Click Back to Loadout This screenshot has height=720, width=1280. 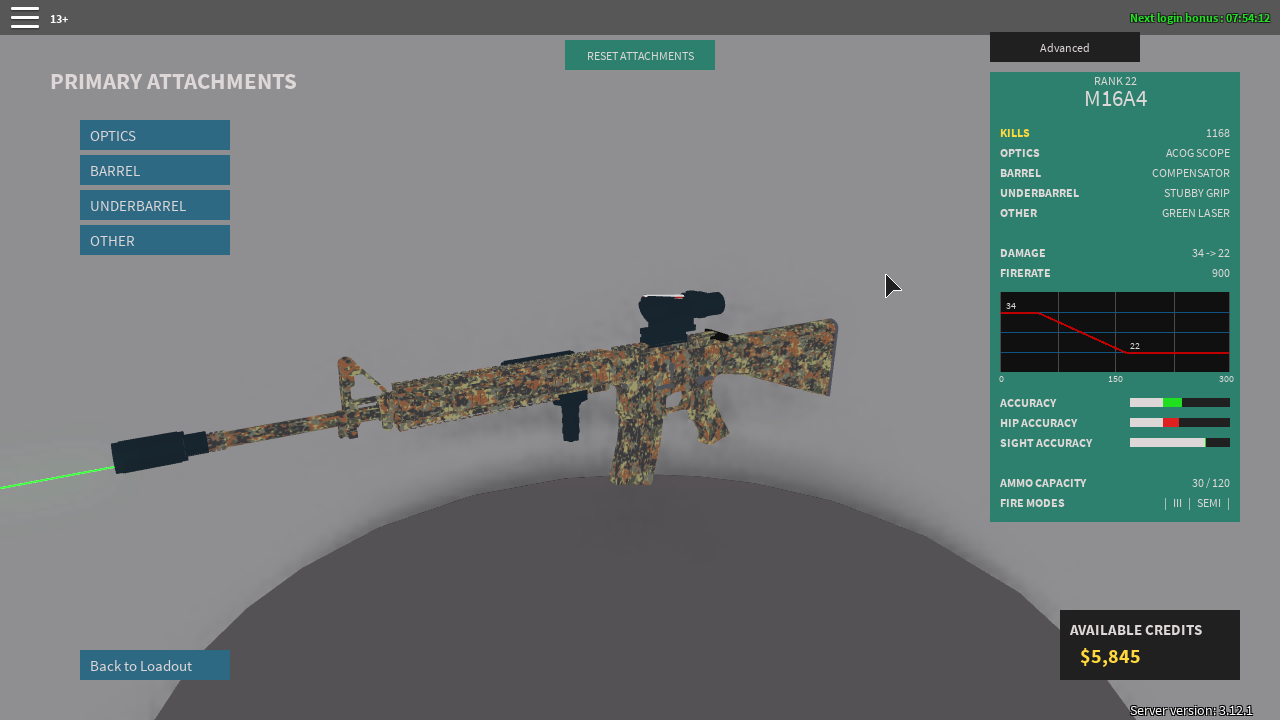pos(154,664)
